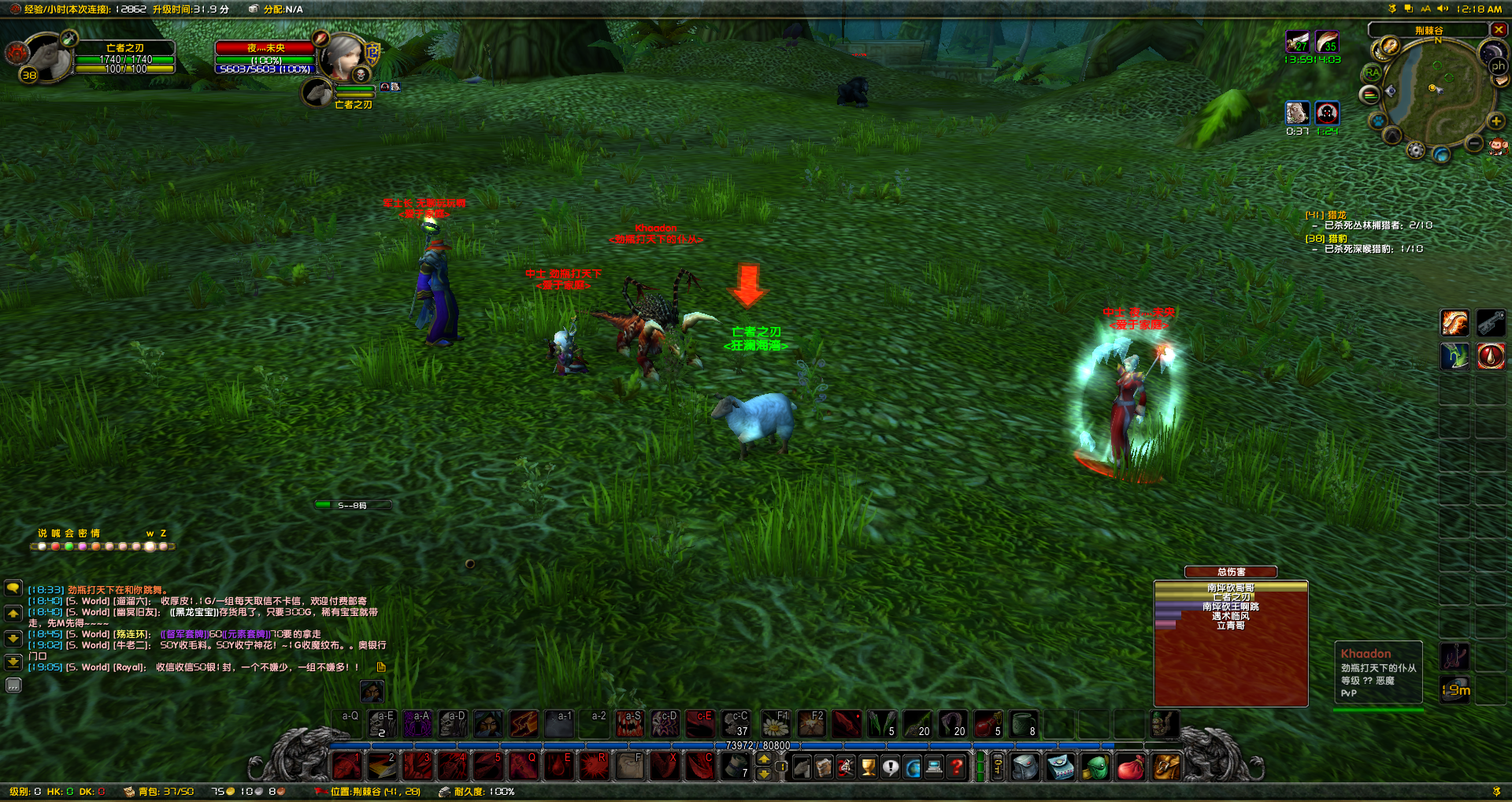This screenshot has width=1512, height=802.
Task: Toggle the ph button beside the minimap
Action: coord(1498,66)
